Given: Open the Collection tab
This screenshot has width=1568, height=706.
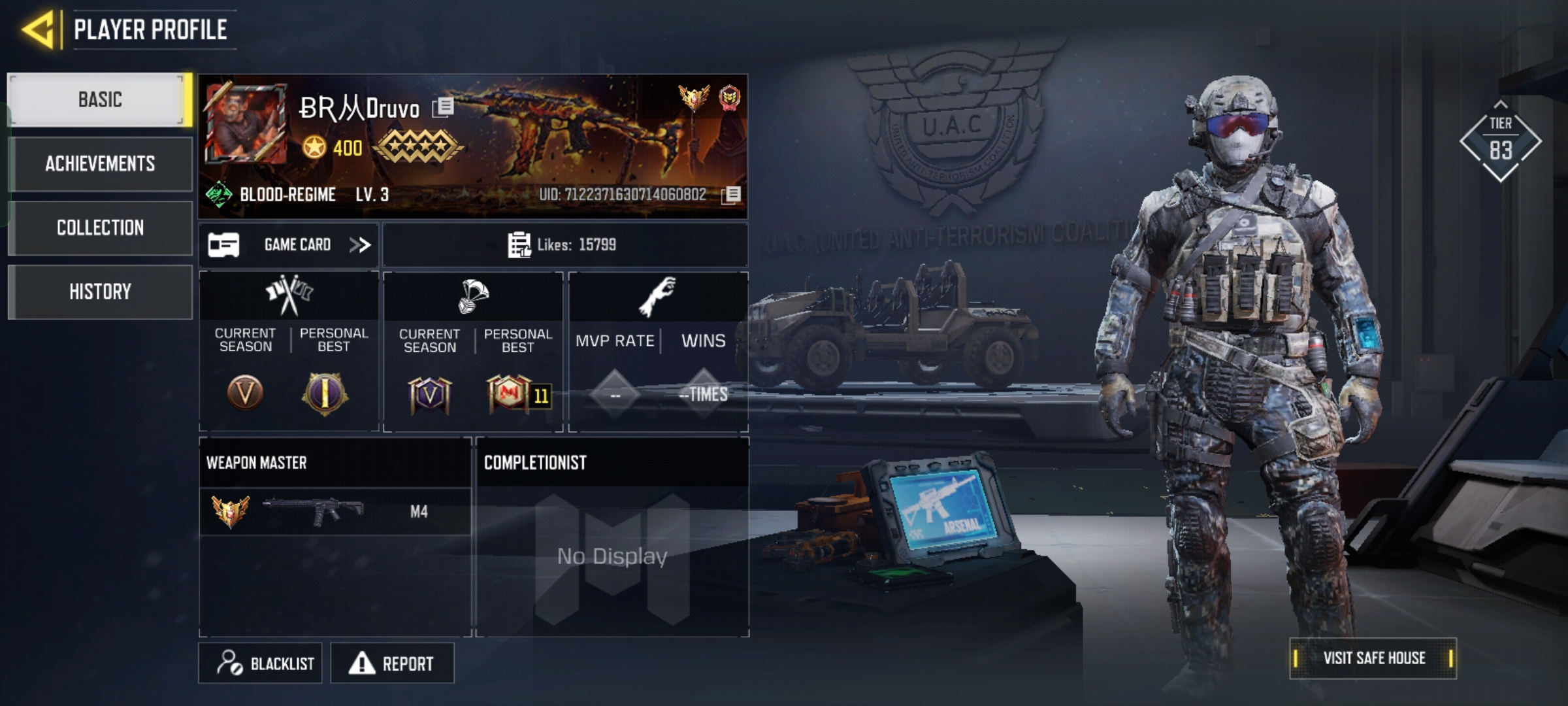Looking at the screenshot, I should (x=99, y=227).
